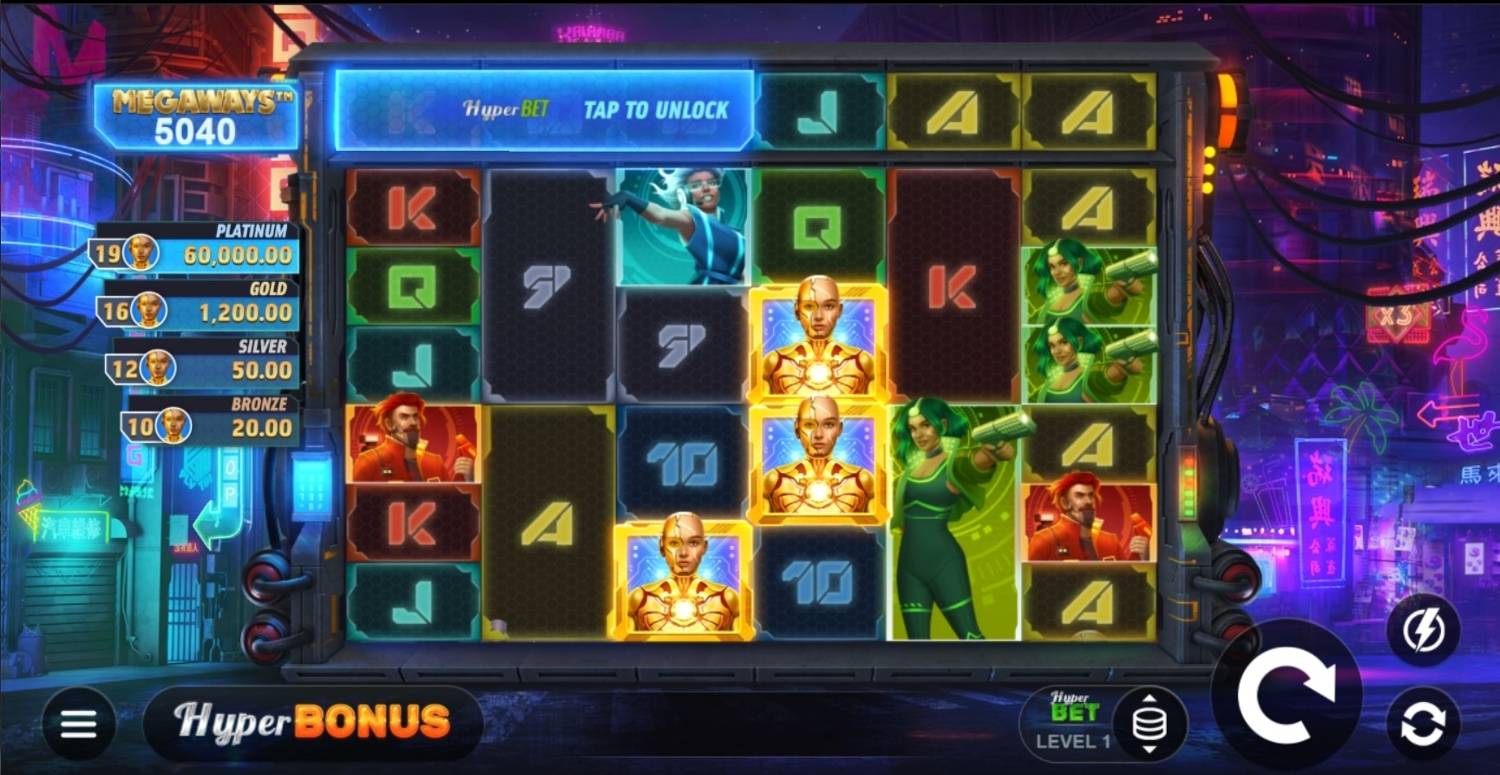Open the Hyper Bonus feature

click(312, 722)
